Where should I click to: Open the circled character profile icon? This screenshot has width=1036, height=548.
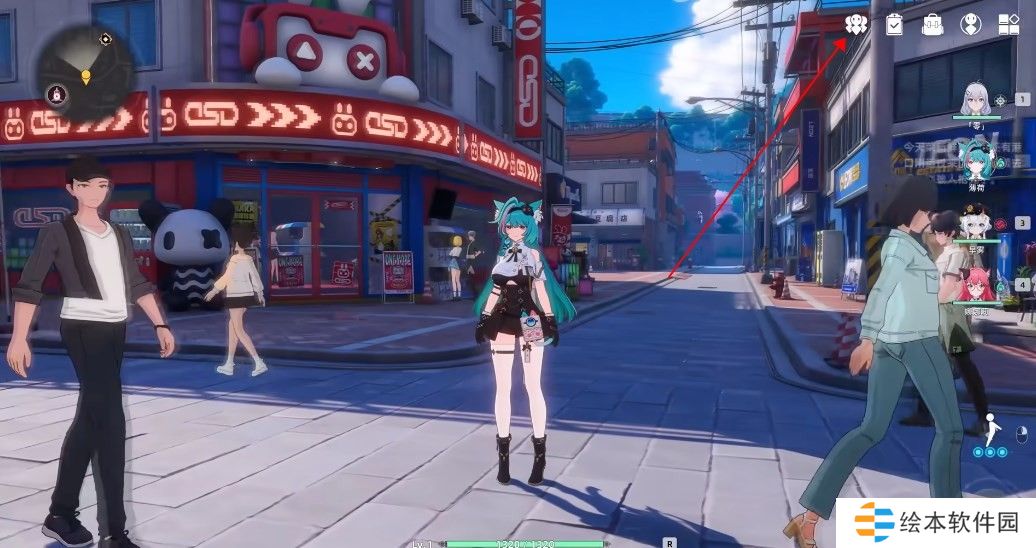pos(970,24)
